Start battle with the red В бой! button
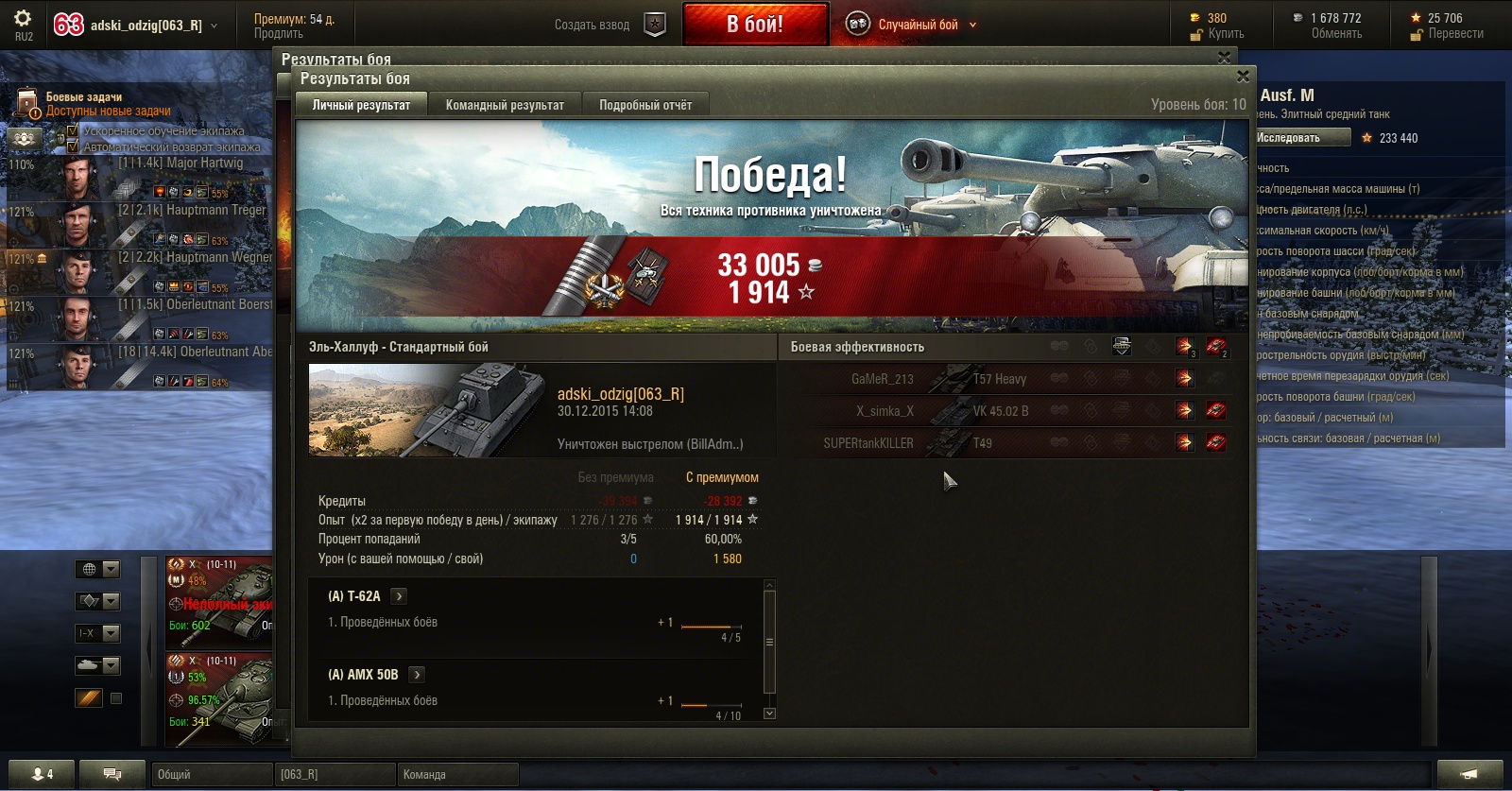The width and height of the screenshot is (1512, 791). click(755, 24)
